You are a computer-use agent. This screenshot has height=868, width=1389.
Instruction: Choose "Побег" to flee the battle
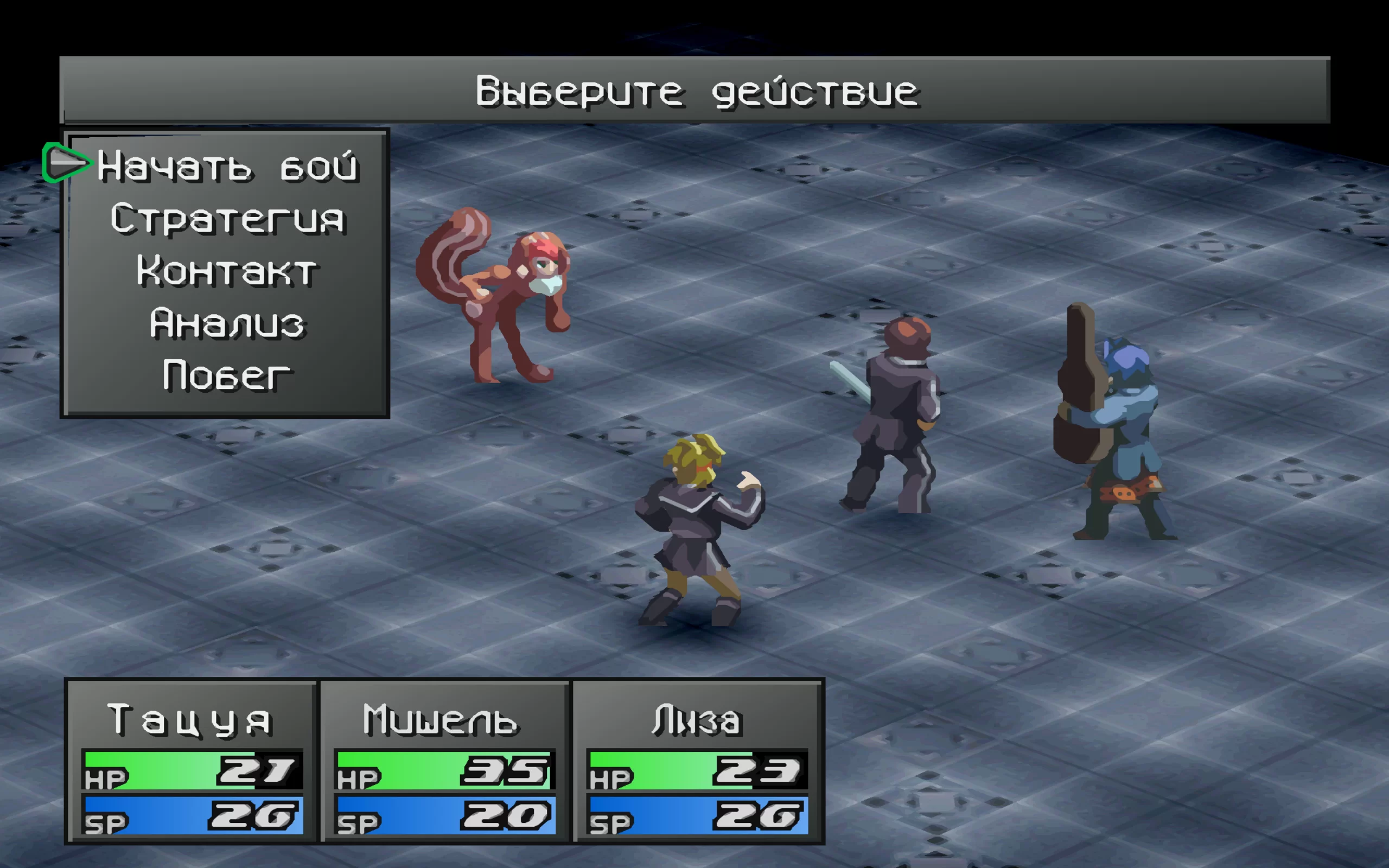pyautogui.click(x=227, y=375)
